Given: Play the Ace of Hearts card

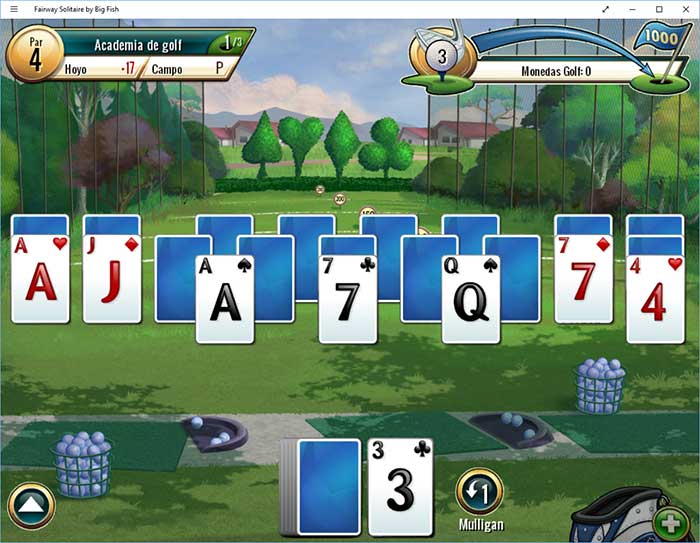Looking at the screenshot, I should (40, 279).
